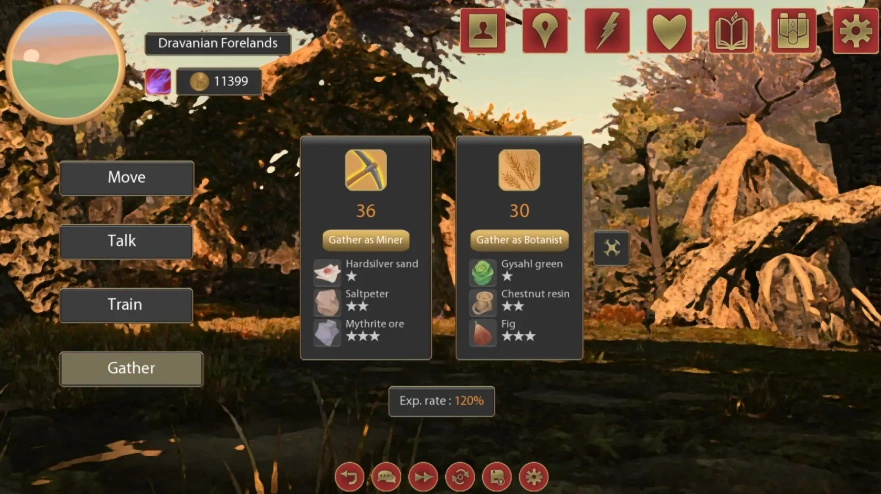The image size is (881, 494).
Task: Open the backpack inventory icon
Action: tap(793, 31)
